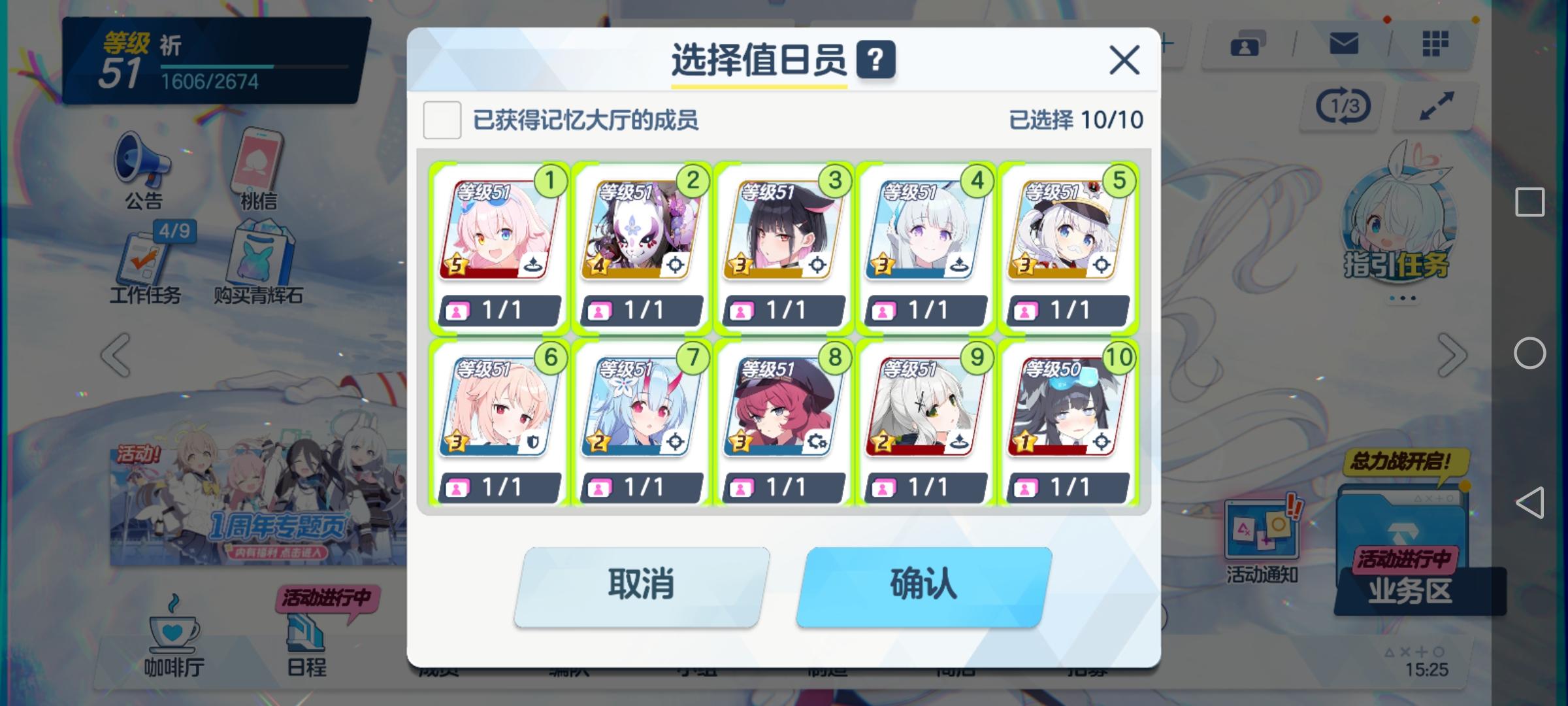Viewport: 1568px width, 706px height.
Task: Enable the 已获得记忆大厅的成员 checkbox
Action: tap(442, 120)
